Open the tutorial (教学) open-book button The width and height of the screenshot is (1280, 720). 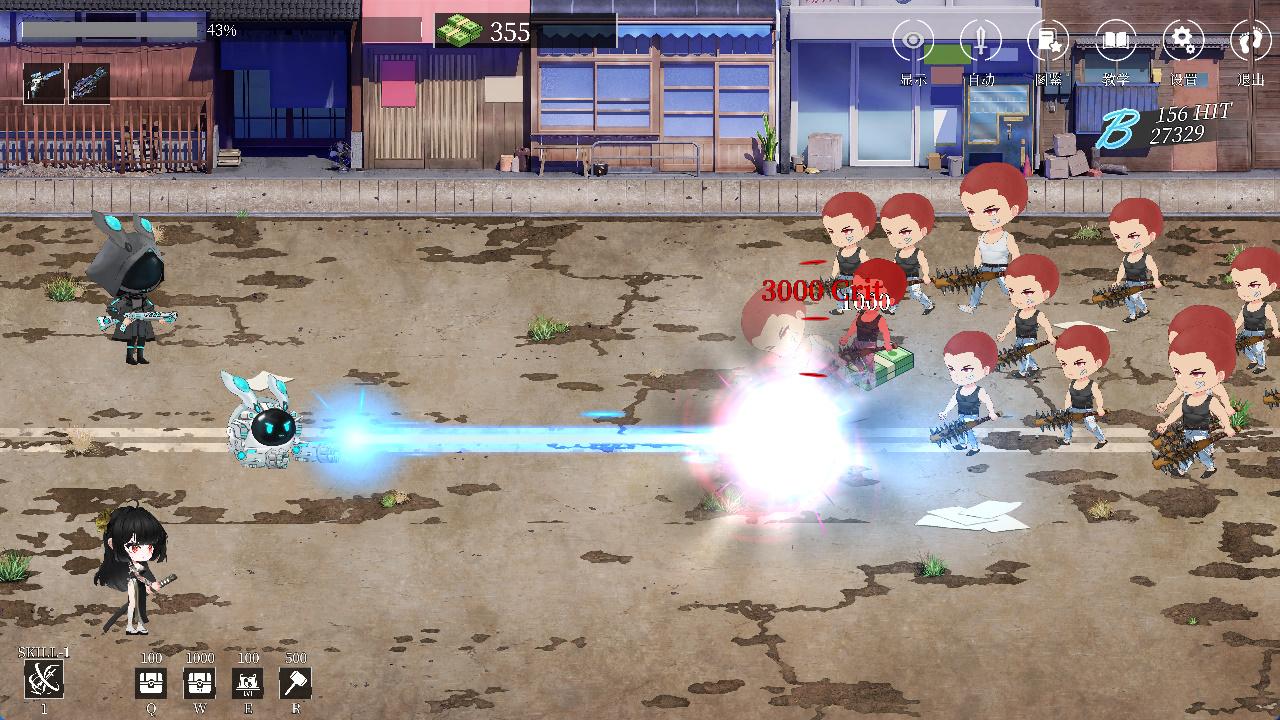[1116, 42]
